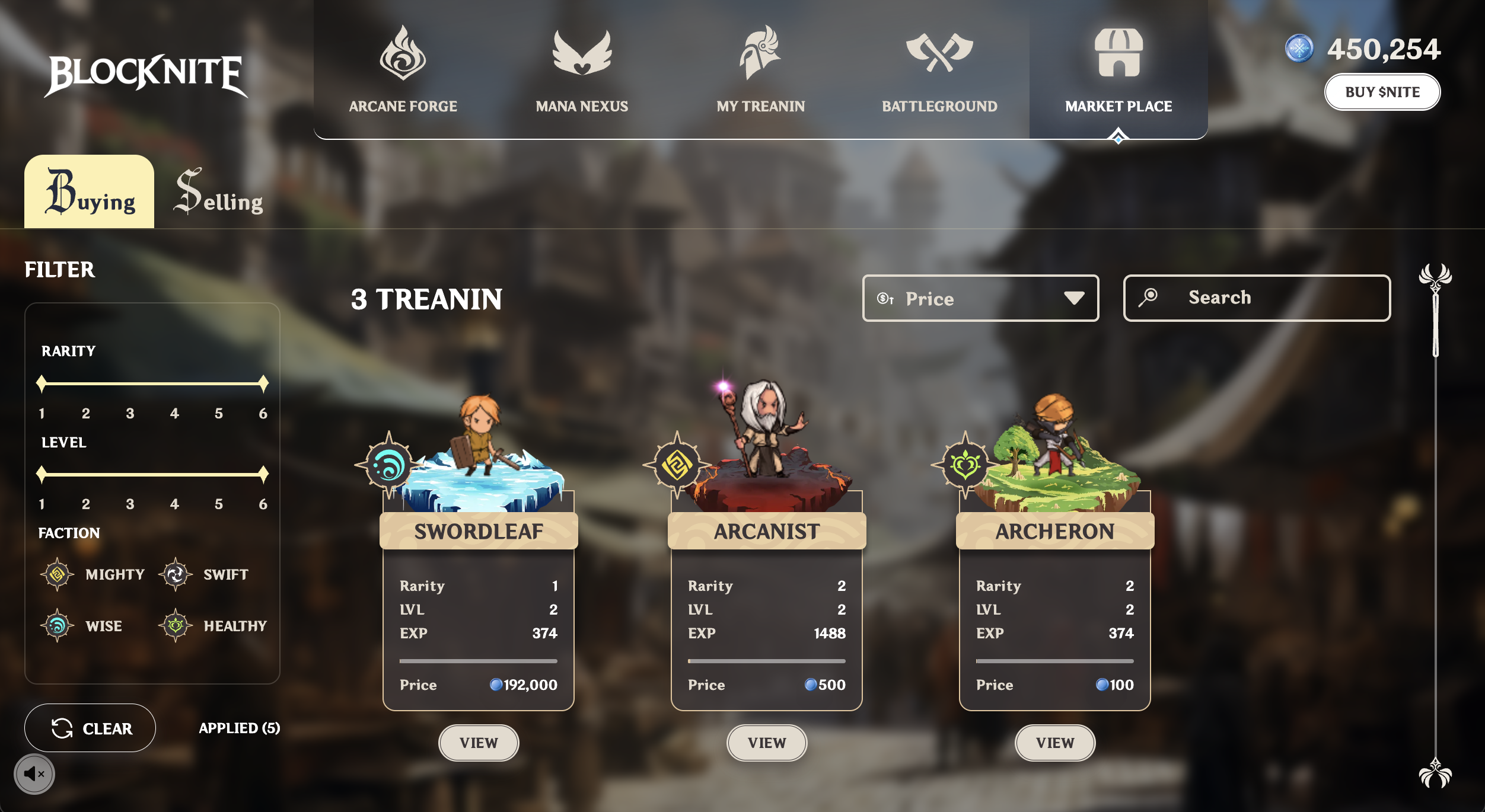Image resolution: width=1485 pixels, height=812 pixels.
Task: Collapse the Filter panel
Action: (59, 270)
